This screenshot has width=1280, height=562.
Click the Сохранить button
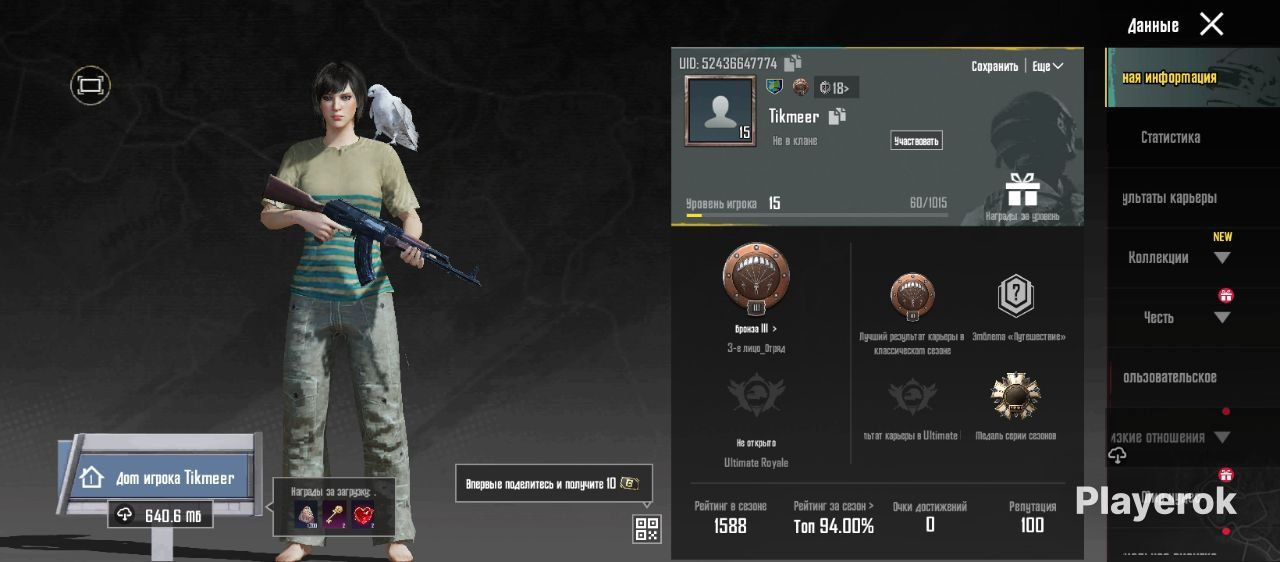(x=994, y=66)
